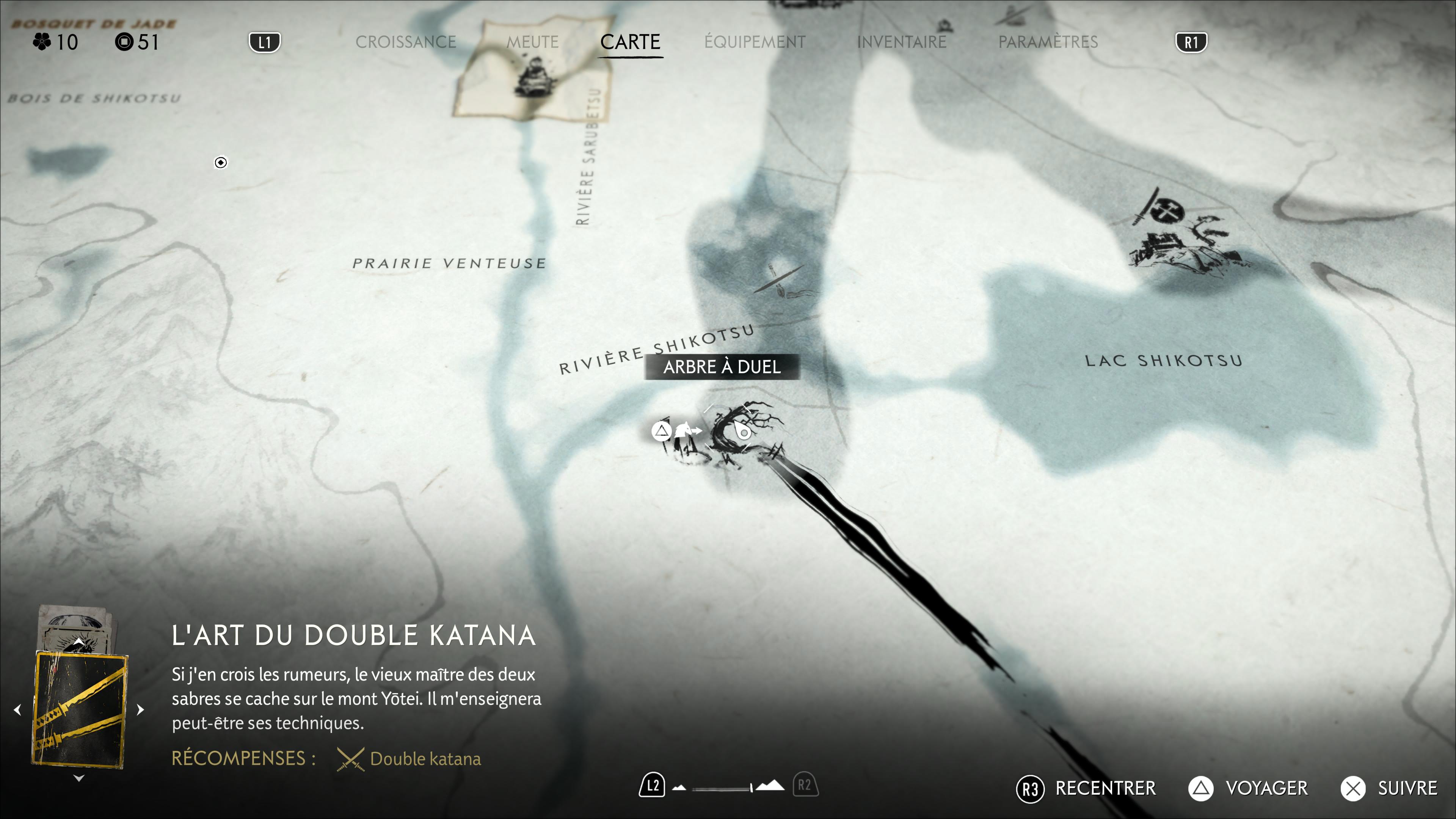Screen dimensions: 1456x819
Task: Show the previous quest with the left arrow
Action: point(17,709)
